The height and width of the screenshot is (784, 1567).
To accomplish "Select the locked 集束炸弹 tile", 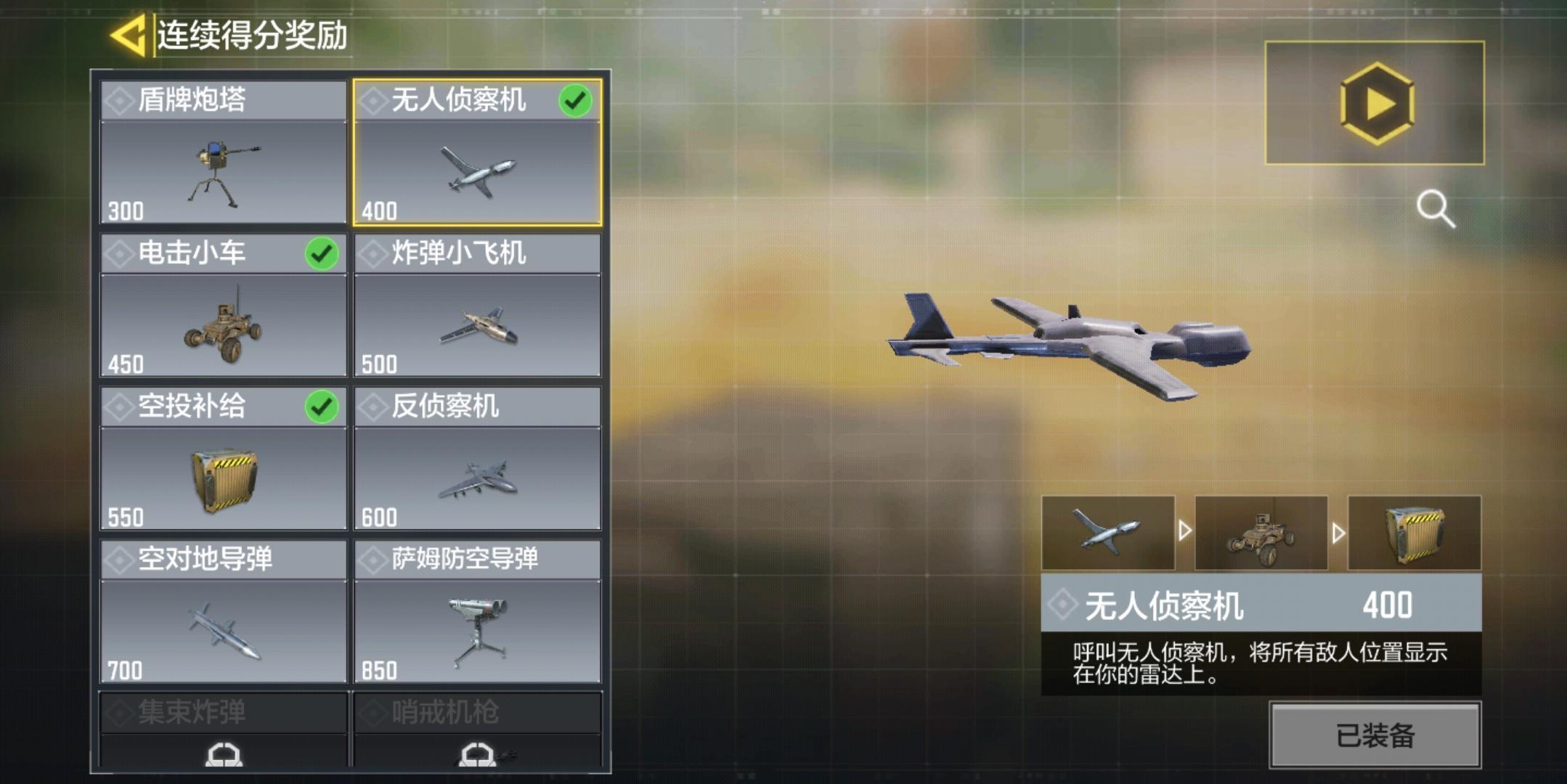I will pyautogui.click(x=223, y=730).
